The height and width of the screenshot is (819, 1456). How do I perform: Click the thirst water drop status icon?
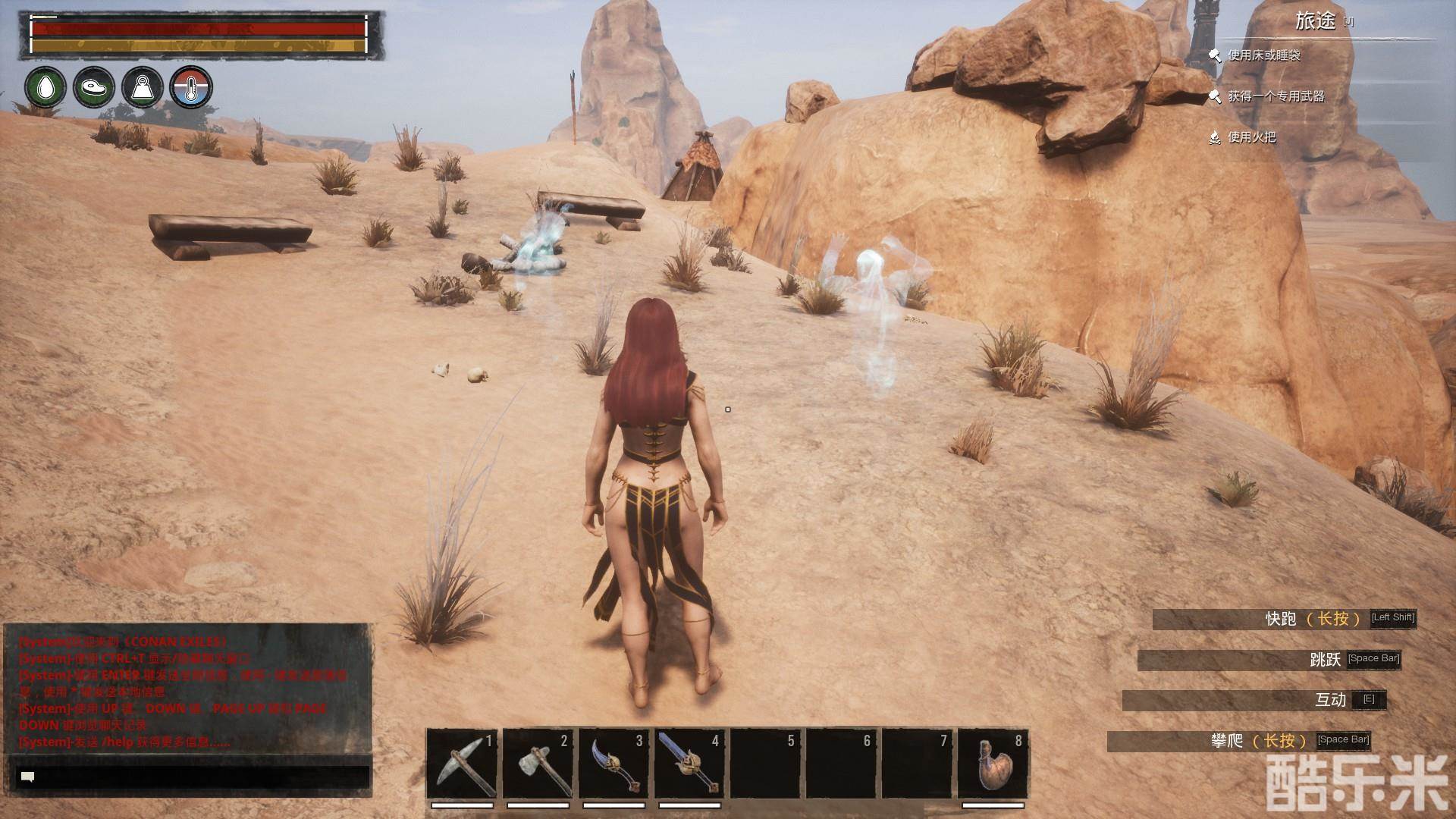(x=45, y=87)
